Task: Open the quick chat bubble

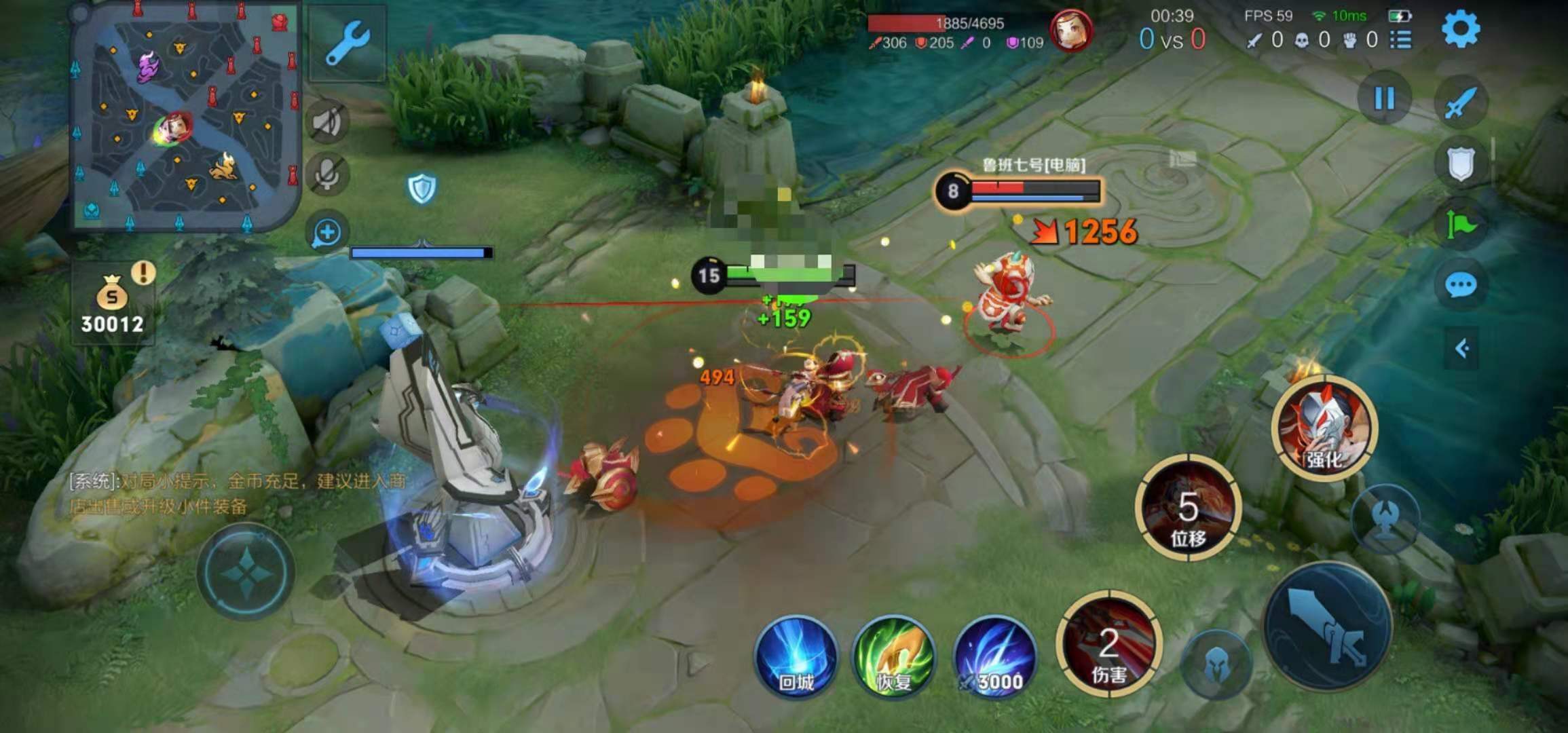Action: point(1461,285)
